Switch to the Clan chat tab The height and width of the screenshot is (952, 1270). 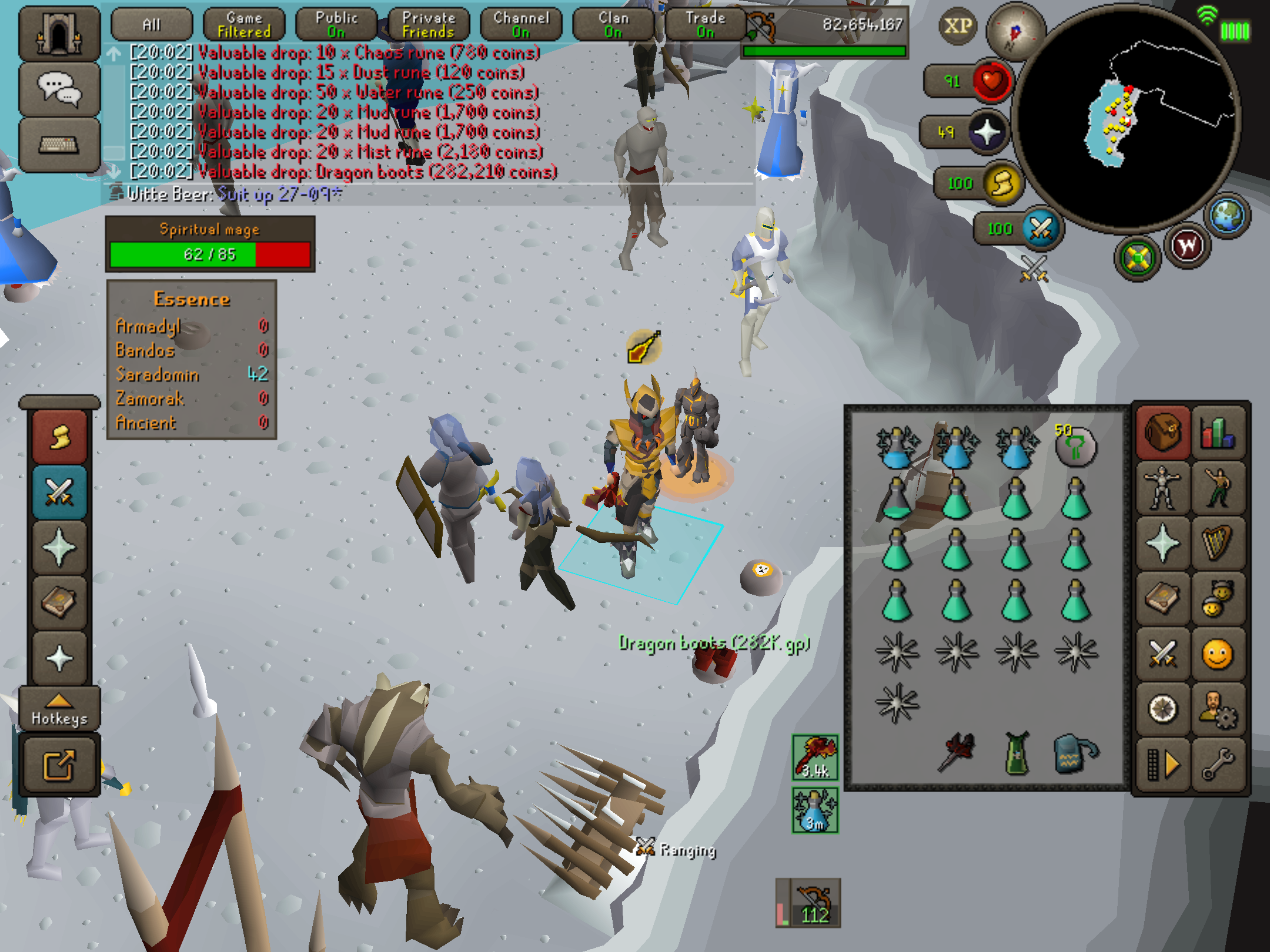coord(613,25)
